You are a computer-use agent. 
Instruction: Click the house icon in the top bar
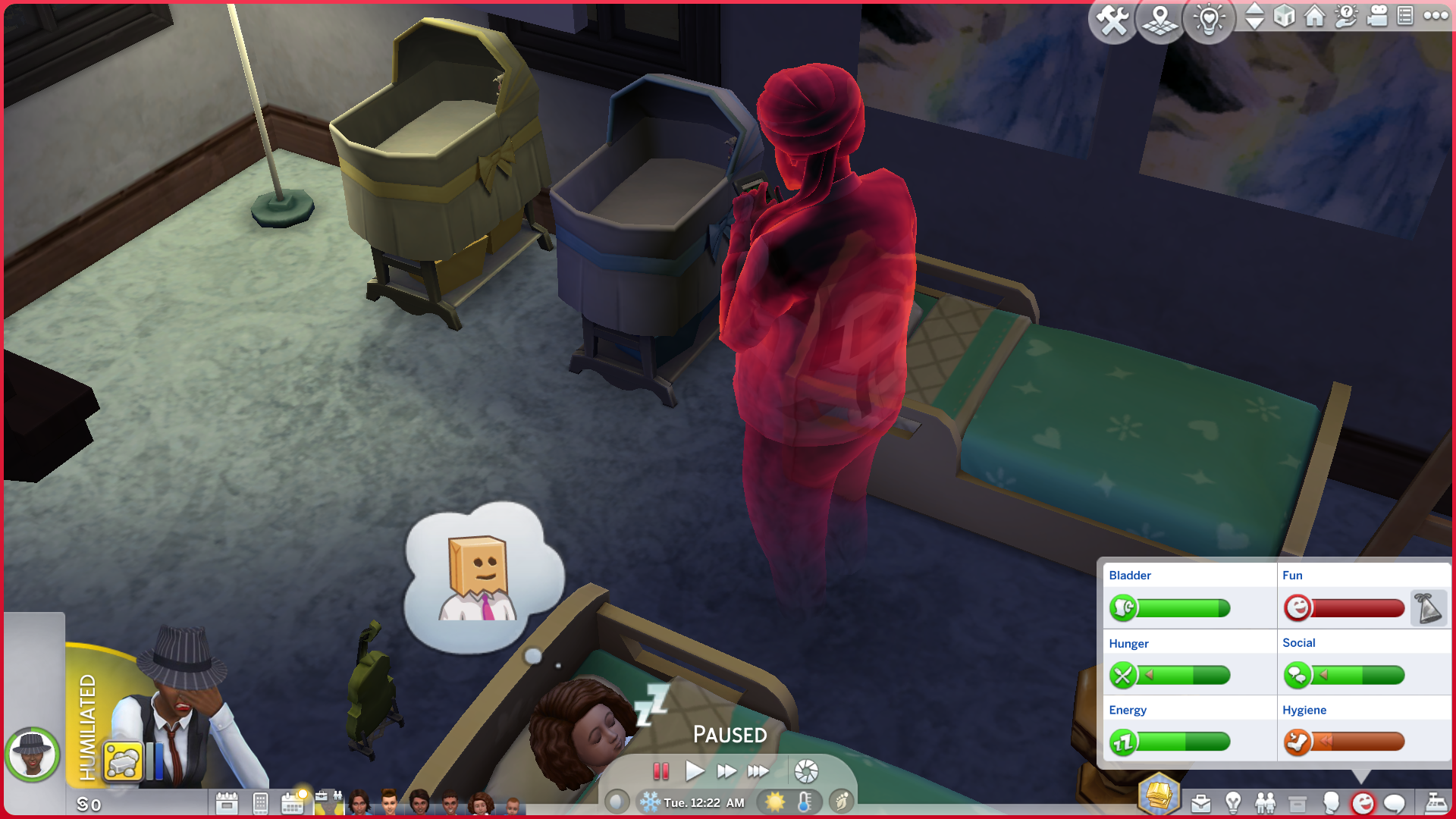[1314, 16]
